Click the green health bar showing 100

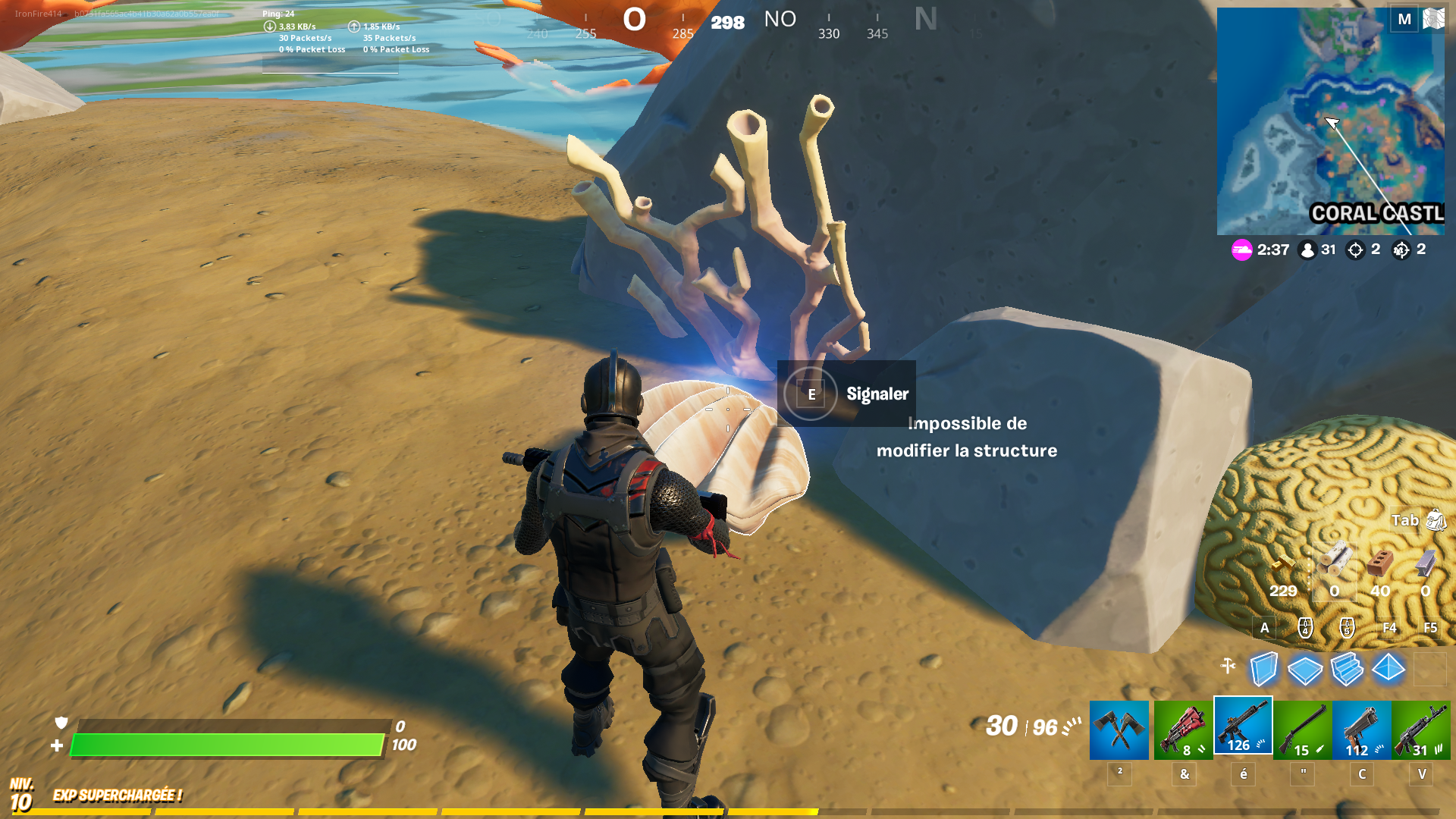[227, 744]
